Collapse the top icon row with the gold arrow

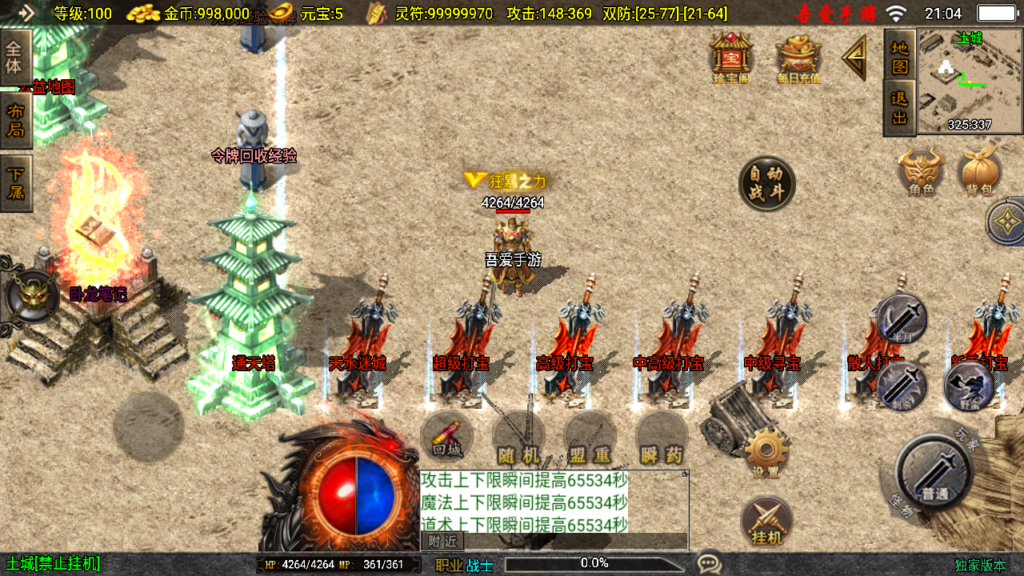855,59
